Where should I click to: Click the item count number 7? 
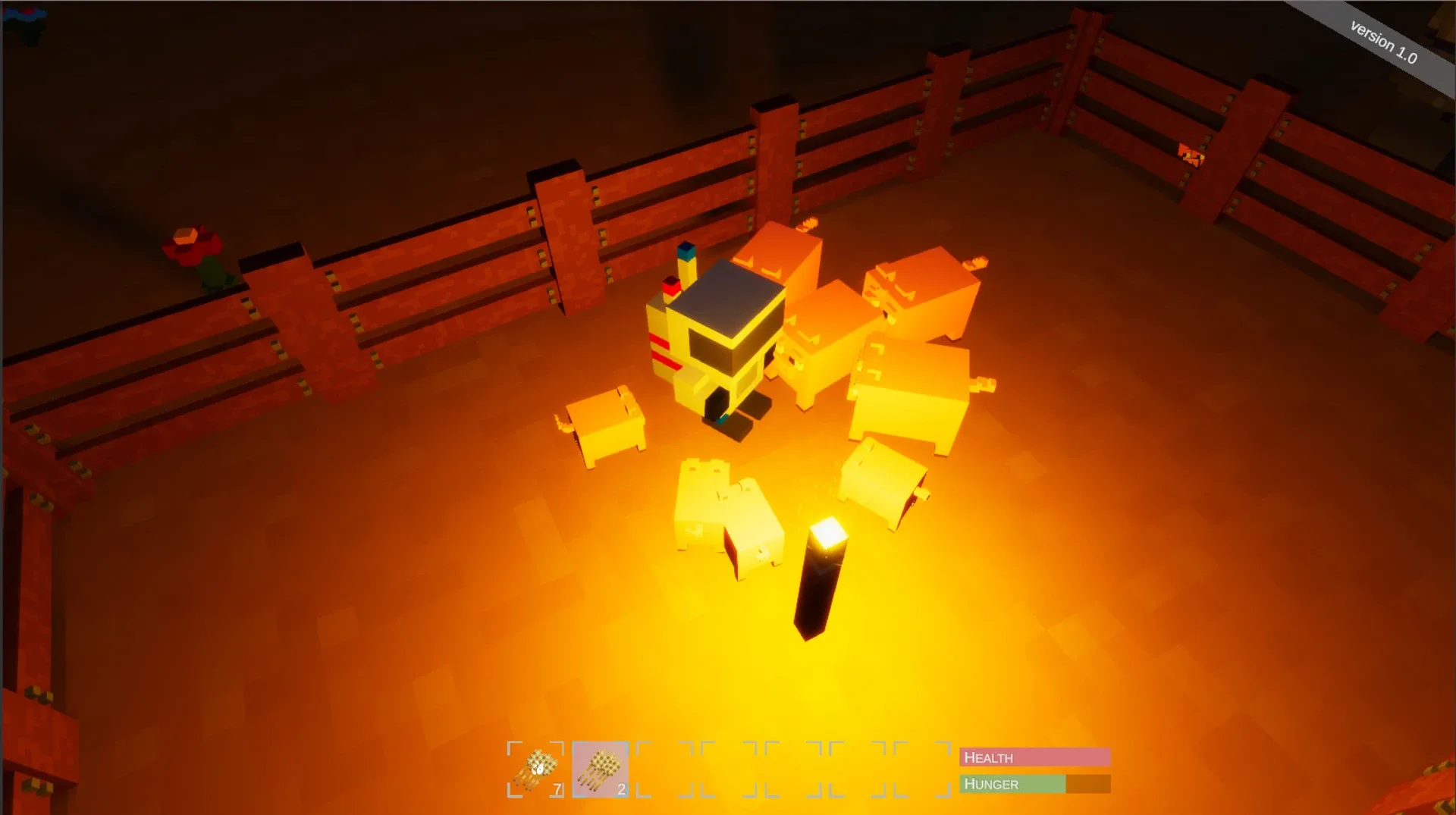click(x=557, y=787)
